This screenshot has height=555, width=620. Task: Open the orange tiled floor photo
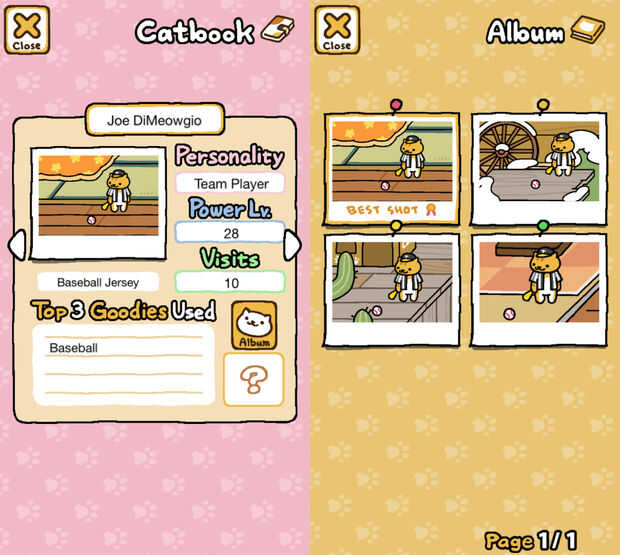[539, 288]
